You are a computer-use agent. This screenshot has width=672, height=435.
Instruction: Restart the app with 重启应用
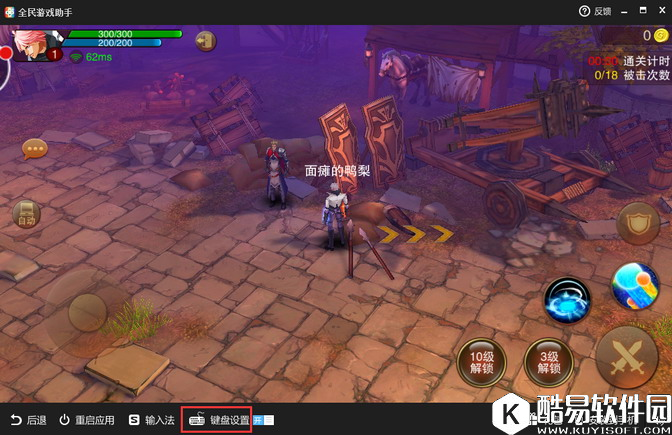point(86,420)
